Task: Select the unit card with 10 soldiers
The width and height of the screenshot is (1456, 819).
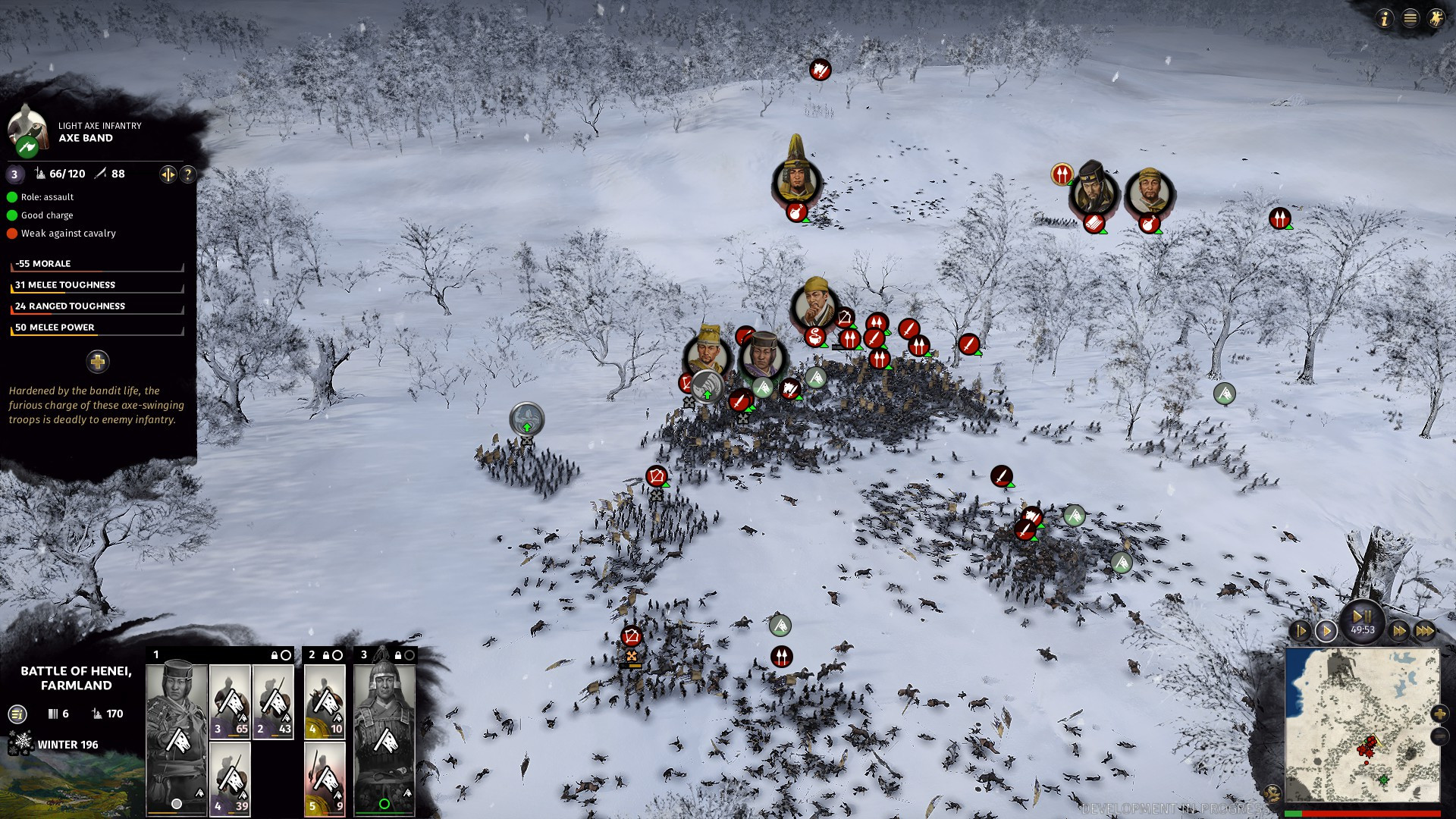Action: point(325,701)
